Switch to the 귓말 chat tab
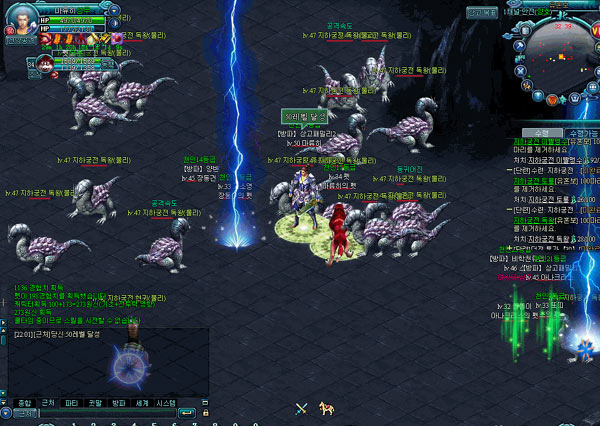Image resolution: width=600 pixels, height=426 pixels. click(x=95, y=401)
